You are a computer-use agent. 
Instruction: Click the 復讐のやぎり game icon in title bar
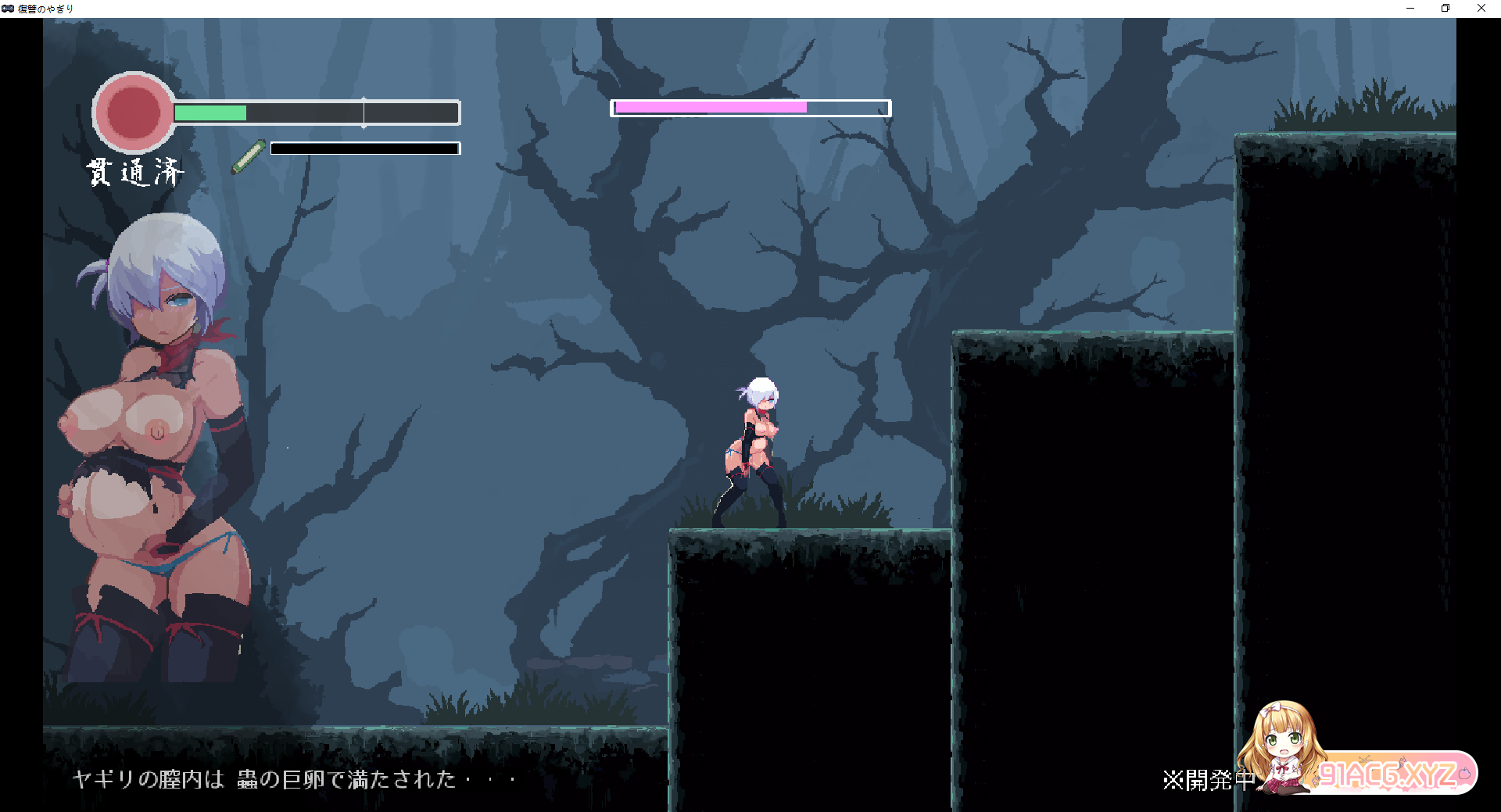pyautogui.click(x=9, y=8)
